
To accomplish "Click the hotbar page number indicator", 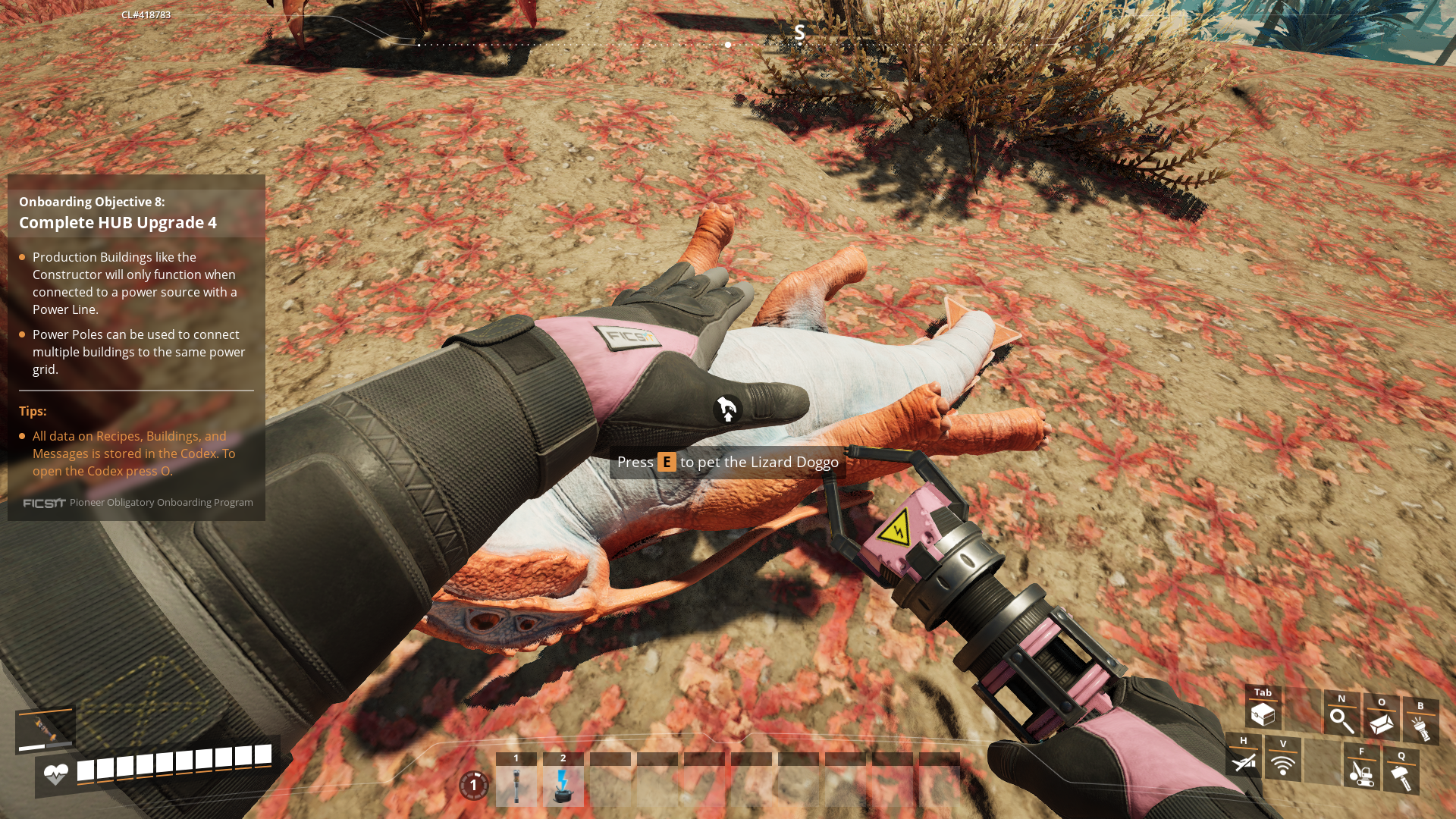I will pyautogui.click(x=474, y=785).
